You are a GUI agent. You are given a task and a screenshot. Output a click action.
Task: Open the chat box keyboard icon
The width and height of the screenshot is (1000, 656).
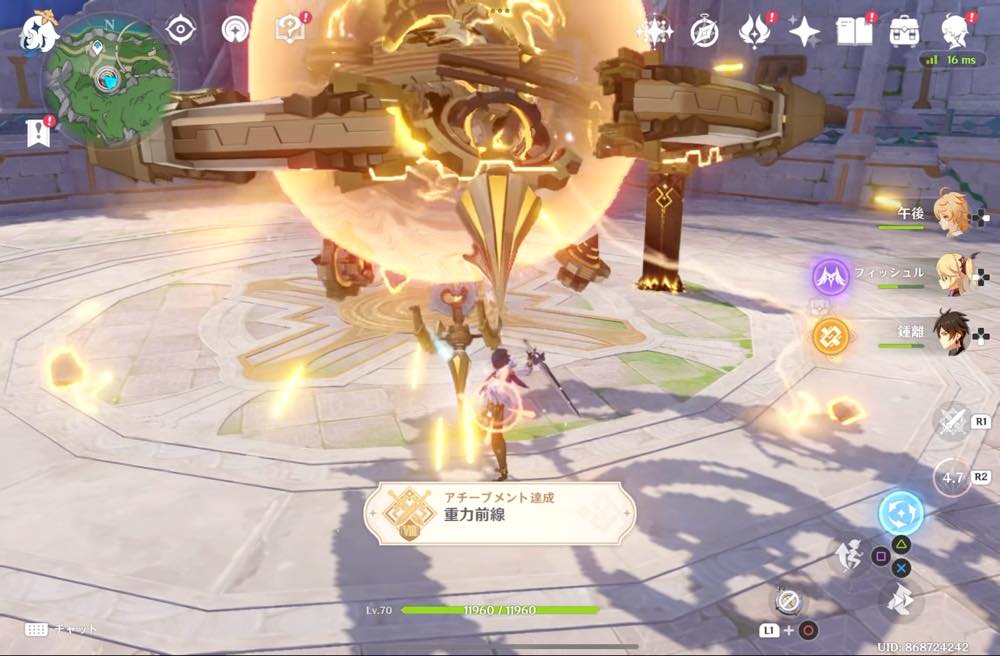click(36, 629)
